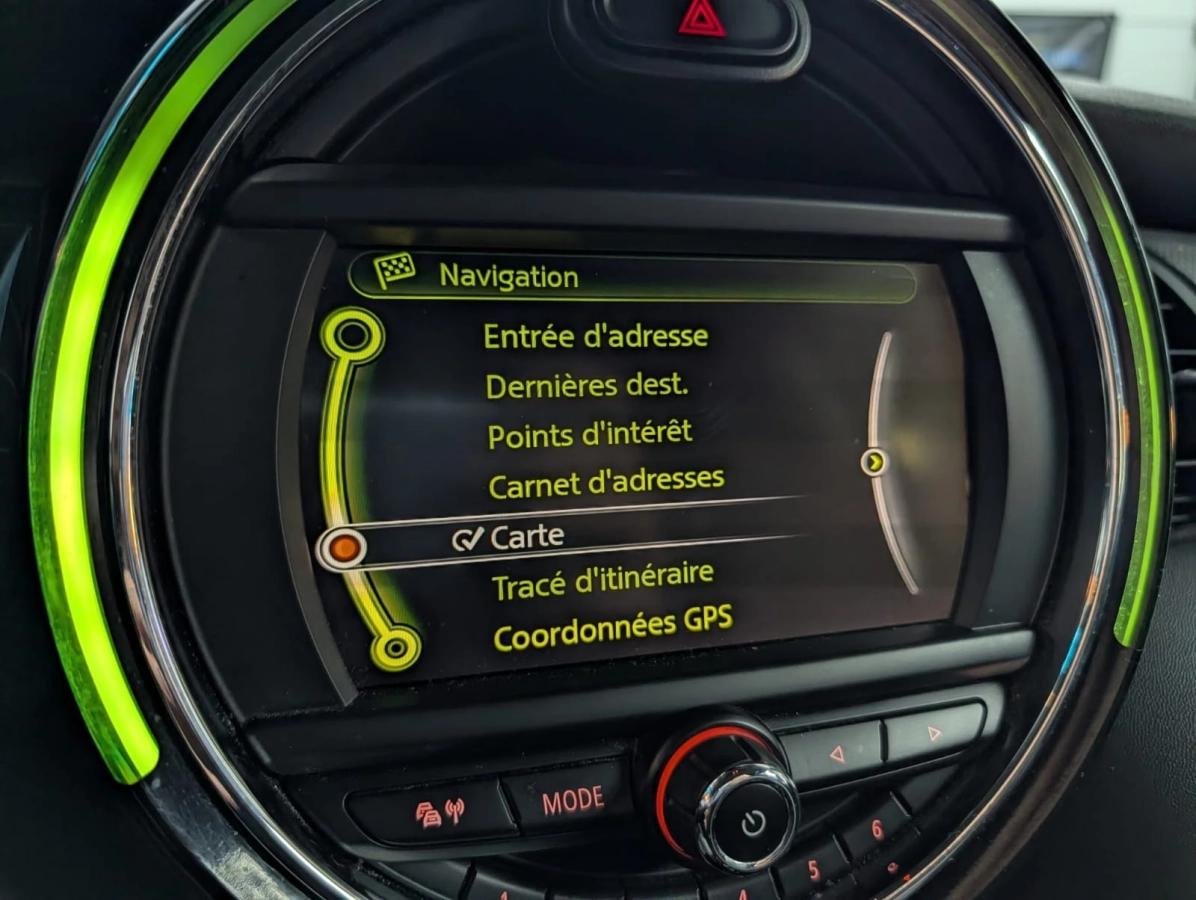Open Carnet d'adresses
Screen dimensions: 1196x900
(605, 482)
